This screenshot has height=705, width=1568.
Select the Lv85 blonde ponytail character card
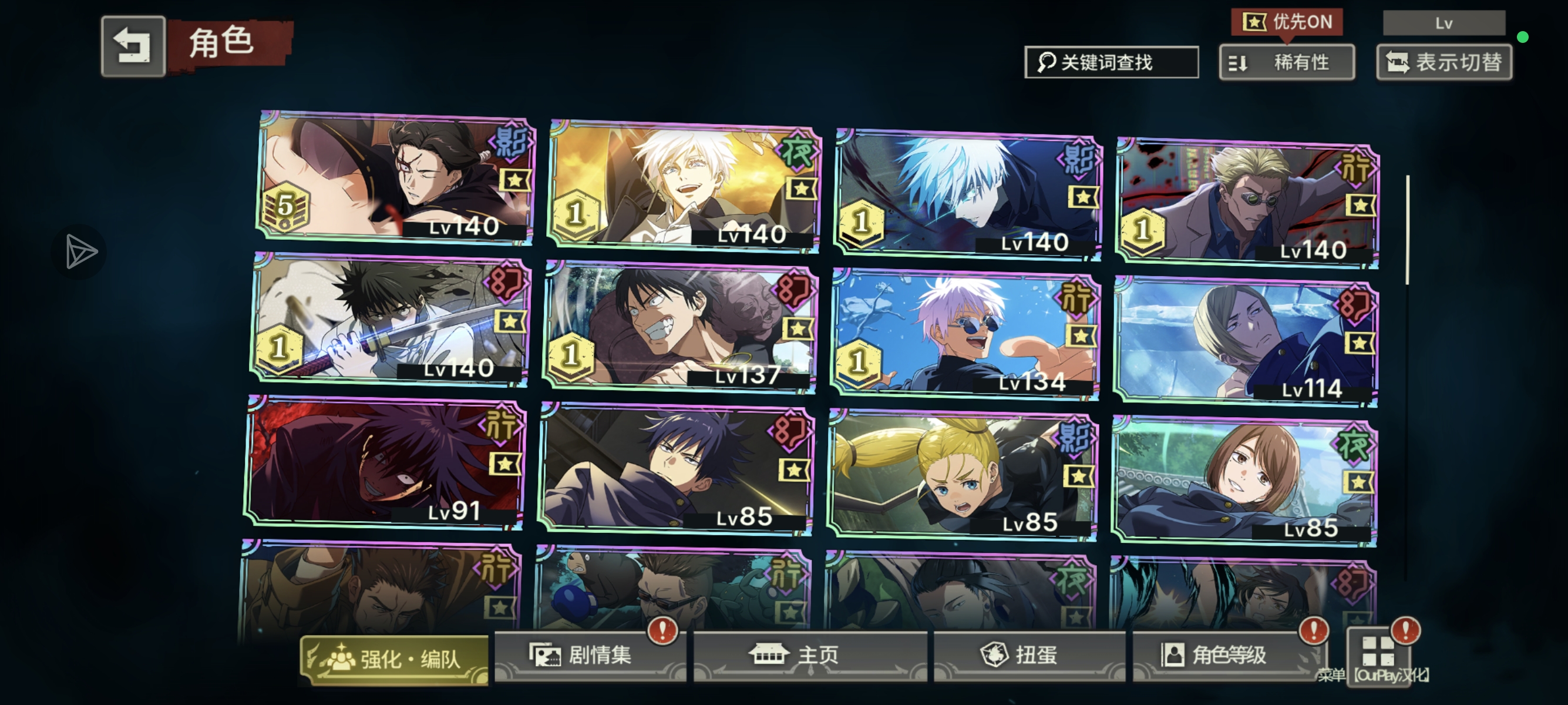click(x=963, y=475)
